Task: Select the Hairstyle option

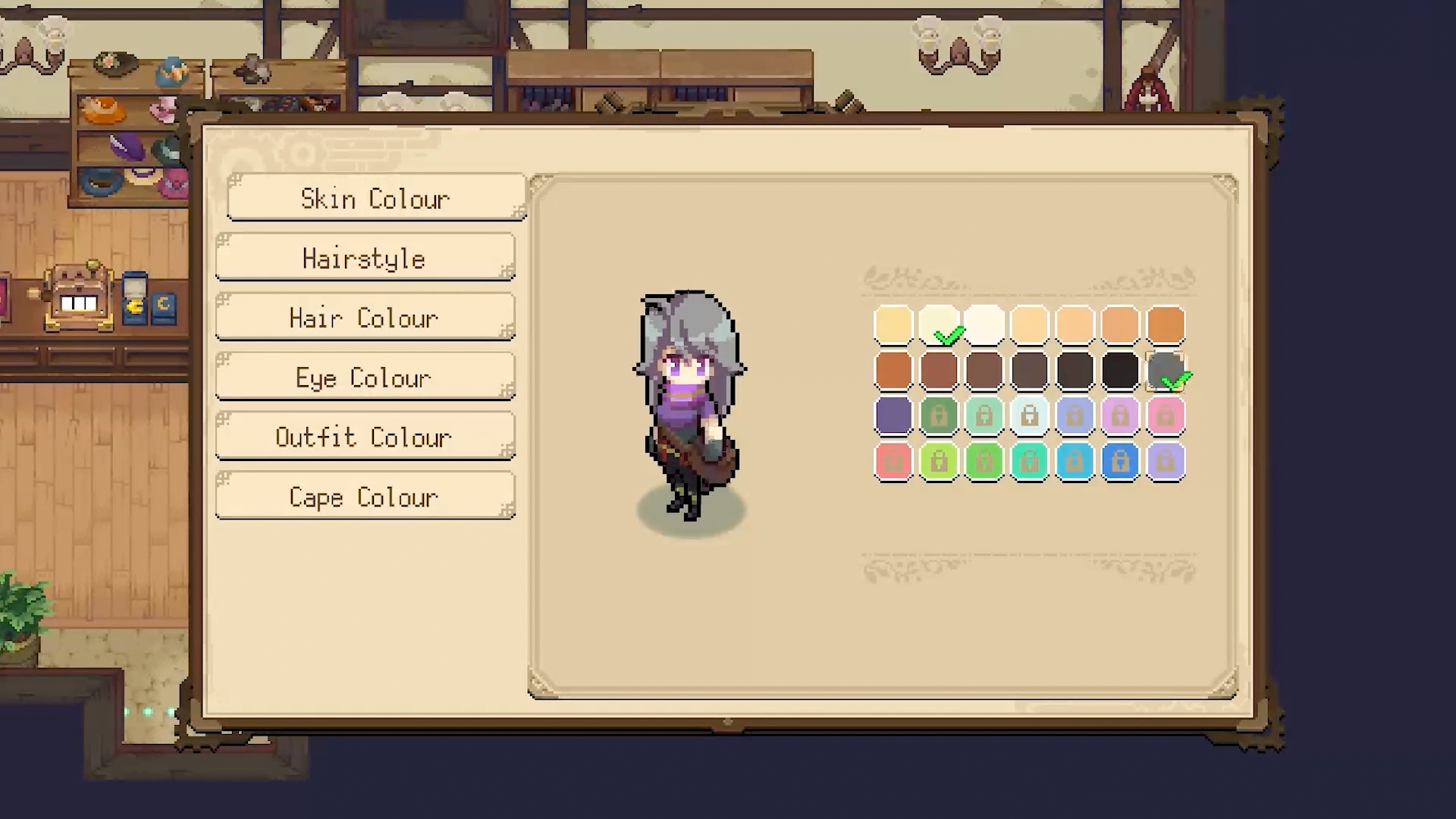Action: tap(365, 259)
